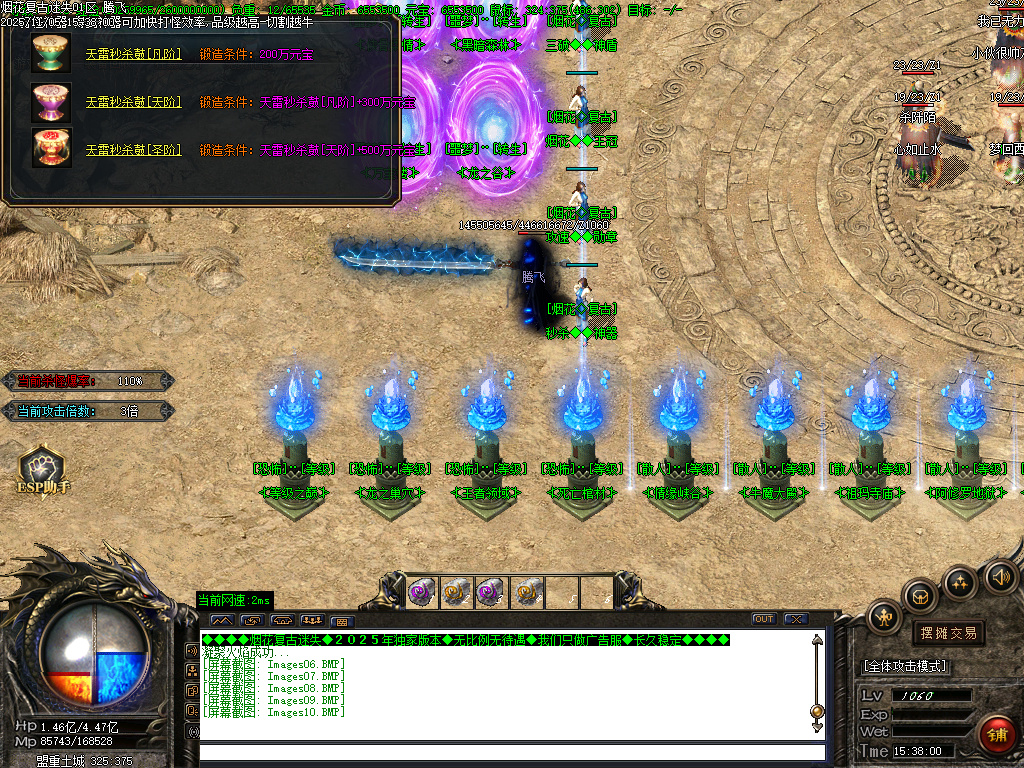This screenshot has height=768, width=1024.
Task: Close the game with the X button
Action: (796, 619)
